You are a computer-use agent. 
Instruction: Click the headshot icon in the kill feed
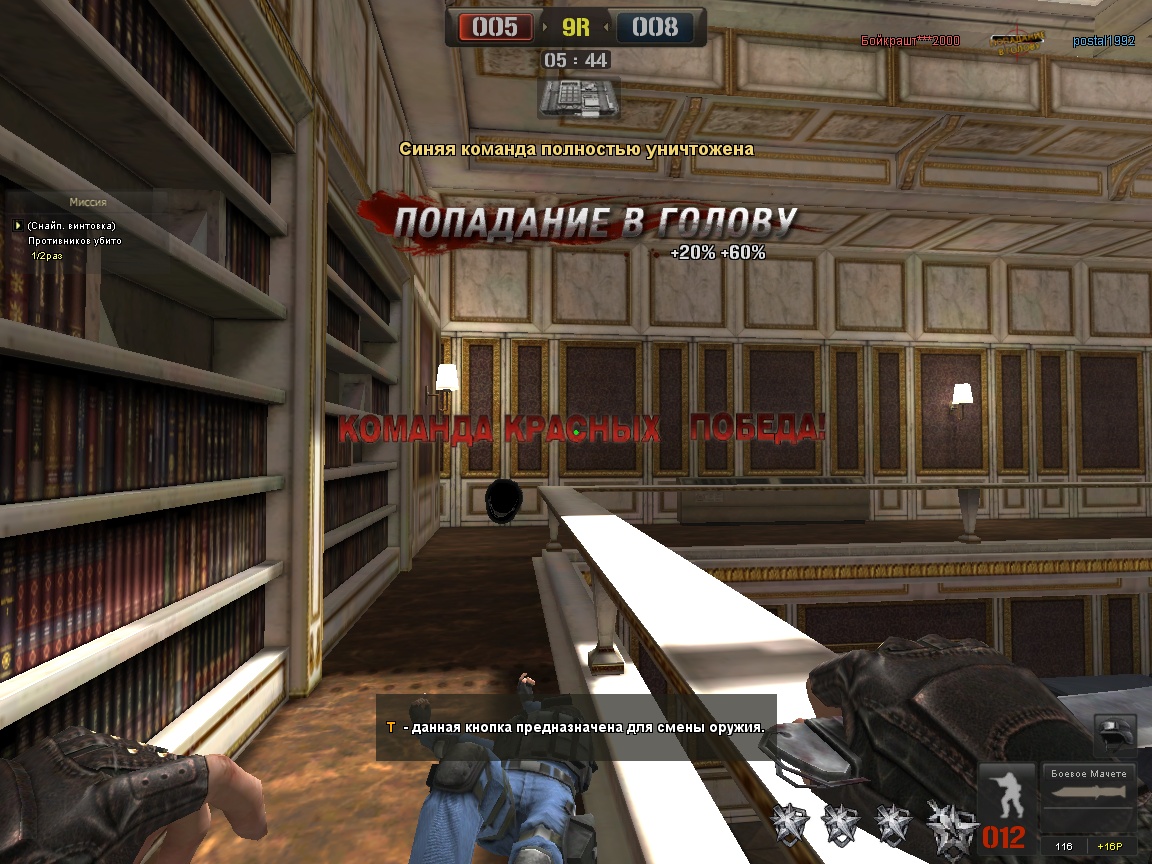point(1018,41)
